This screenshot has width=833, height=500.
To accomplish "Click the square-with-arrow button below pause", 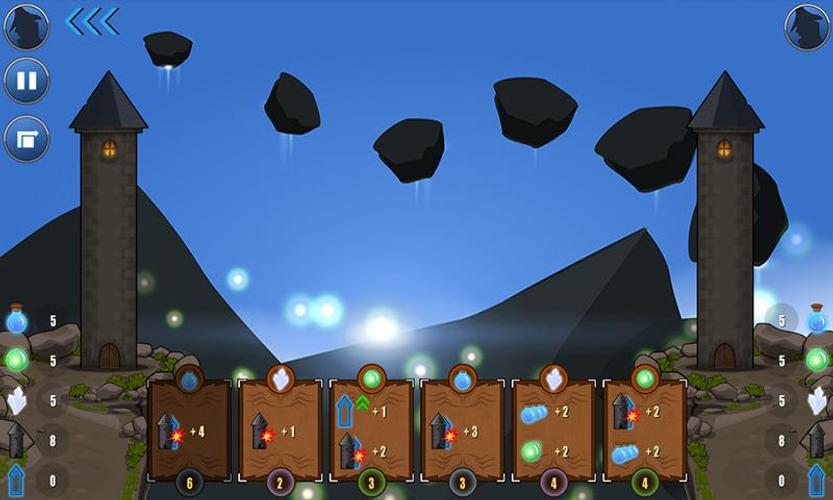I will coord(26,138).
